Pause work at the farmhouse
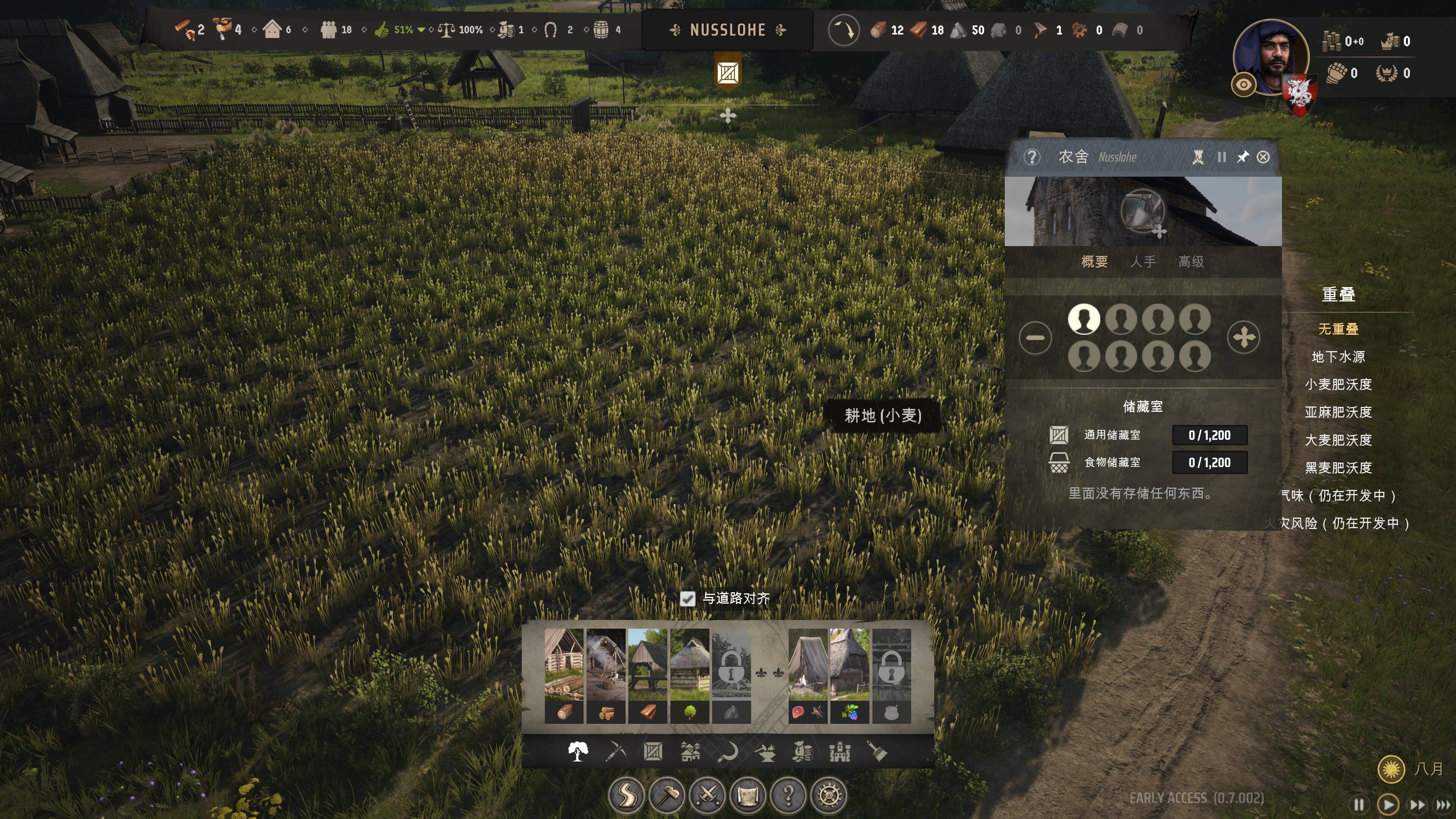1456x819 pixels. click(1221, 157)
